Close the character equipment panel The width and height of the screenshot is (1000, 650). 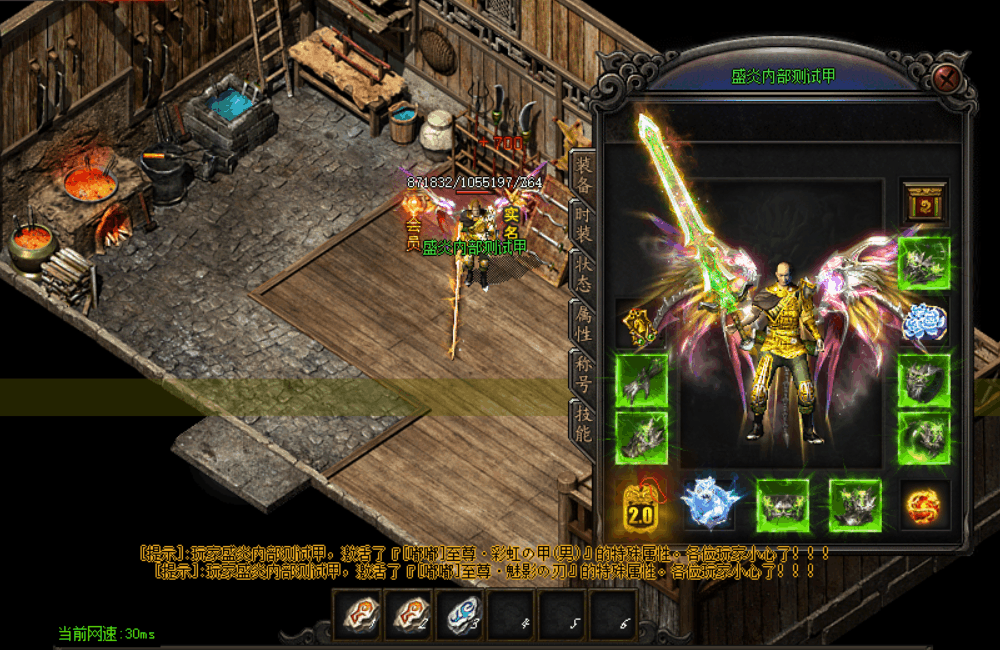click(948, 78)
